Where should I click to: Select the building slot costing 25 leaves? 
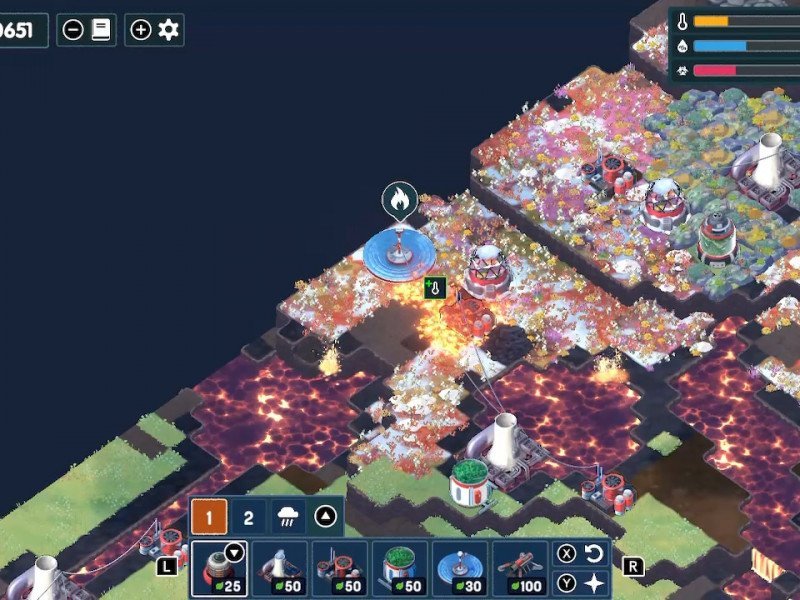220,568
